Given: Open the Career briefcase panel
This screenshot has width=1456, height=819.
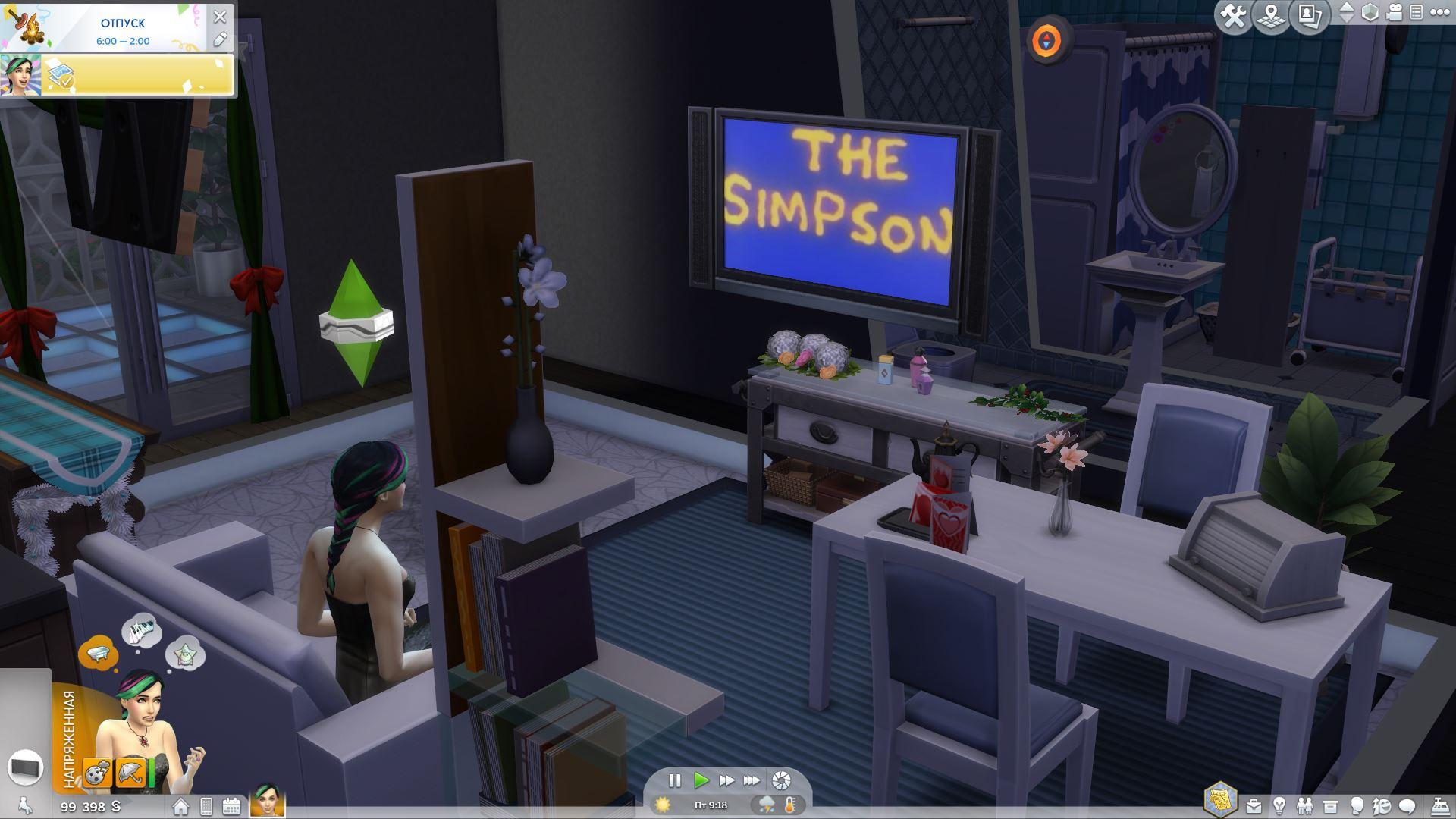Looking at the screenshot, I should tap(1254, 805).
